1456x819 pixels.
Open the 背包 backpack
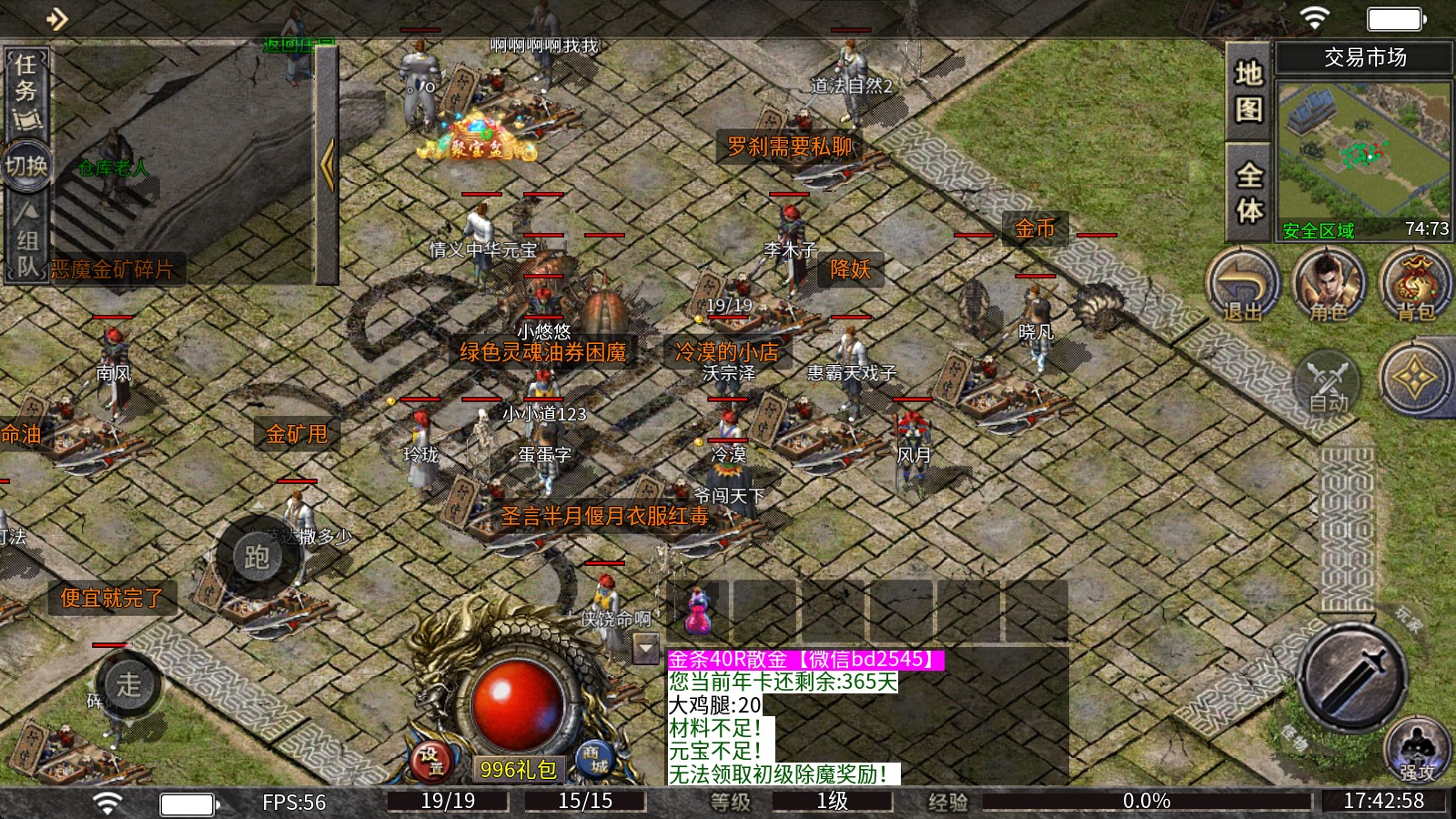pyautogui.click(x=1415, y=286)
